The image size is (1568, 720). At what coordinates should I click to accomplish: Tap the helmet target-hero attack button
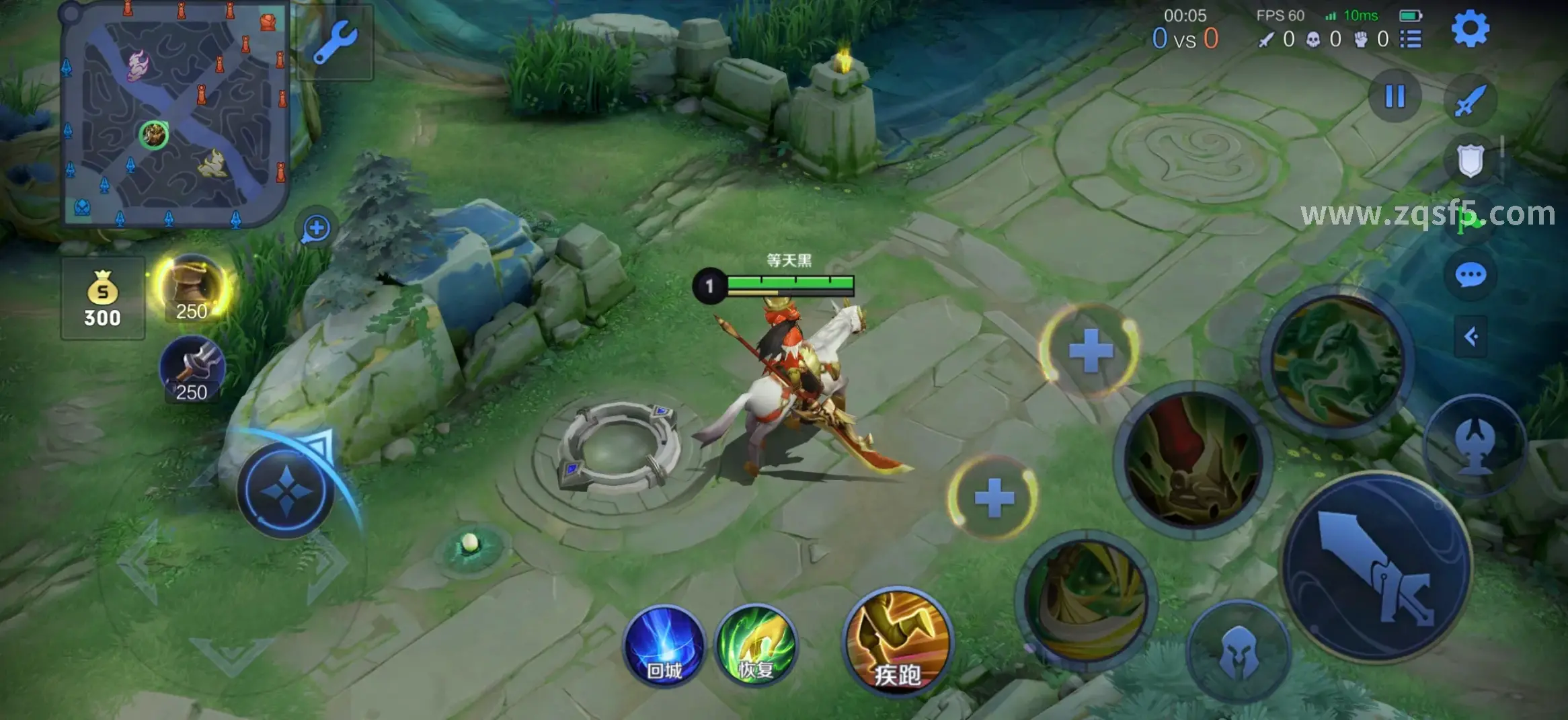(1239, 651)
